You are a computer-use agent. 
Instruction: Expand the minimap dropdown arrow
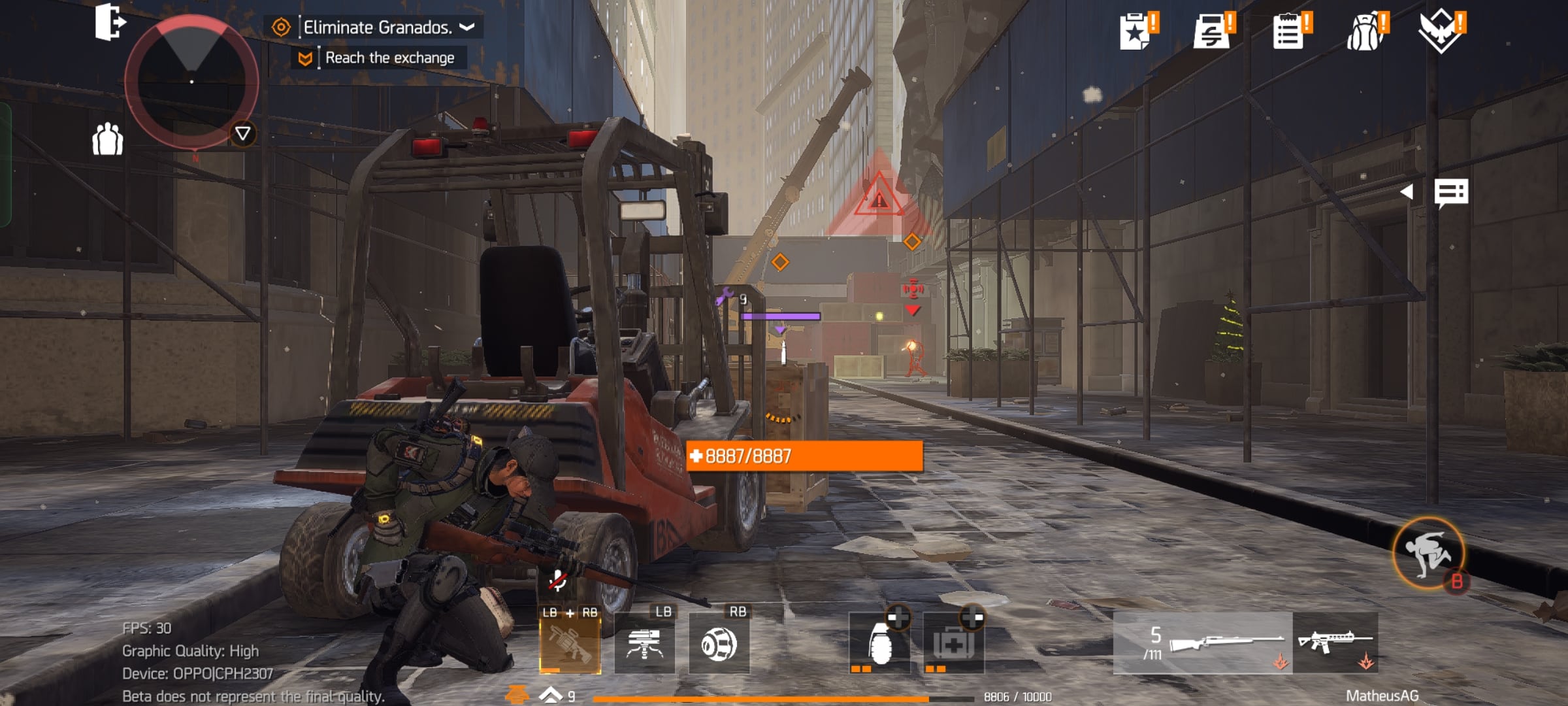click(x=242, y=134)
